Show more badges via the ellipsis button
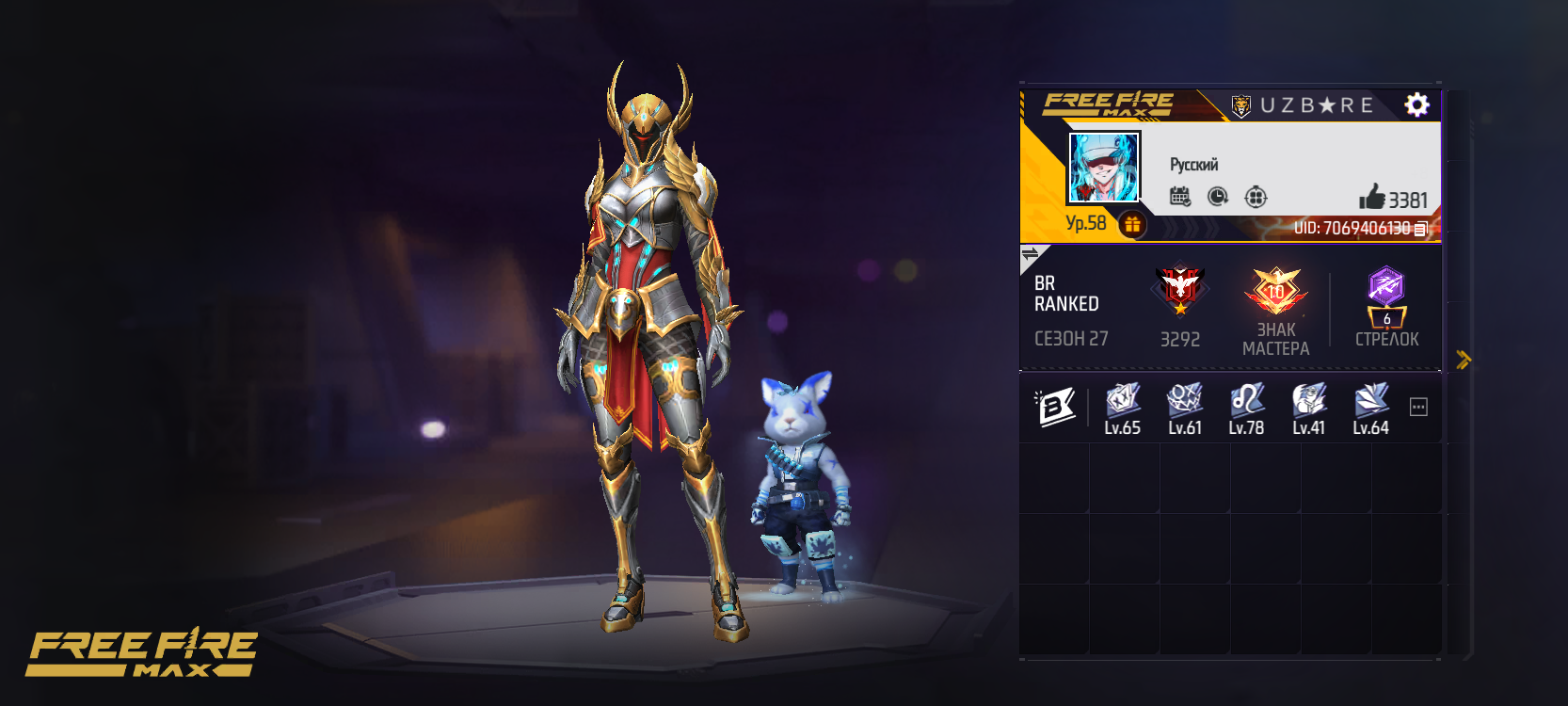This screenshot has width=1568, height=706. (x=1418, y=407)
